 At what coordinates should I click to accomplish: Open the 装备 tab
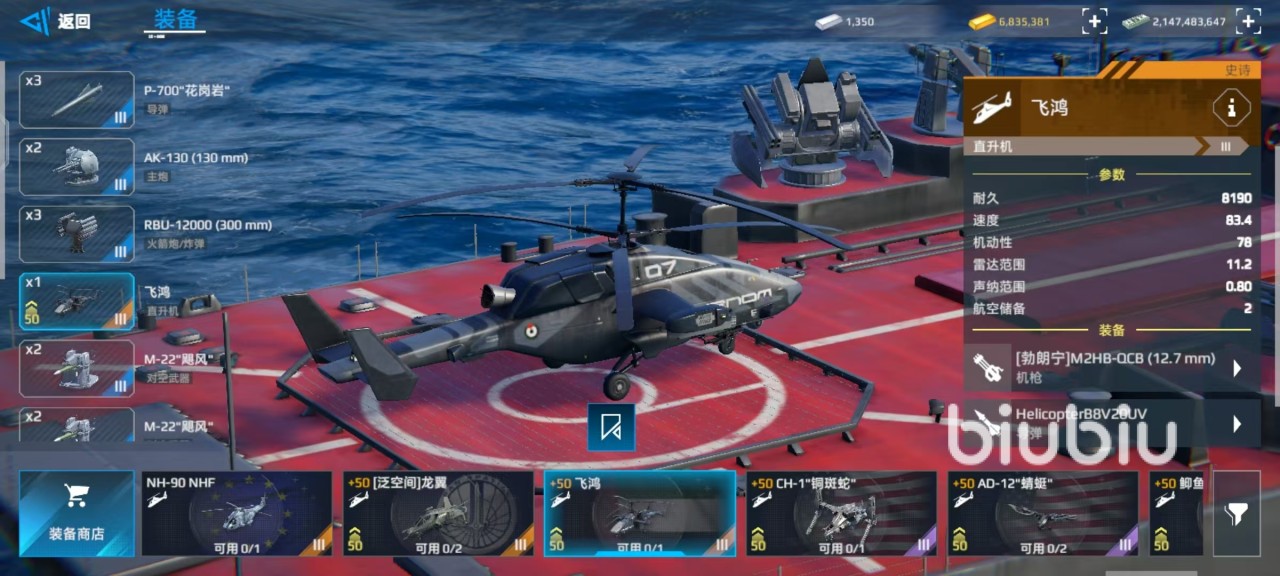click(x=175, y=20)
